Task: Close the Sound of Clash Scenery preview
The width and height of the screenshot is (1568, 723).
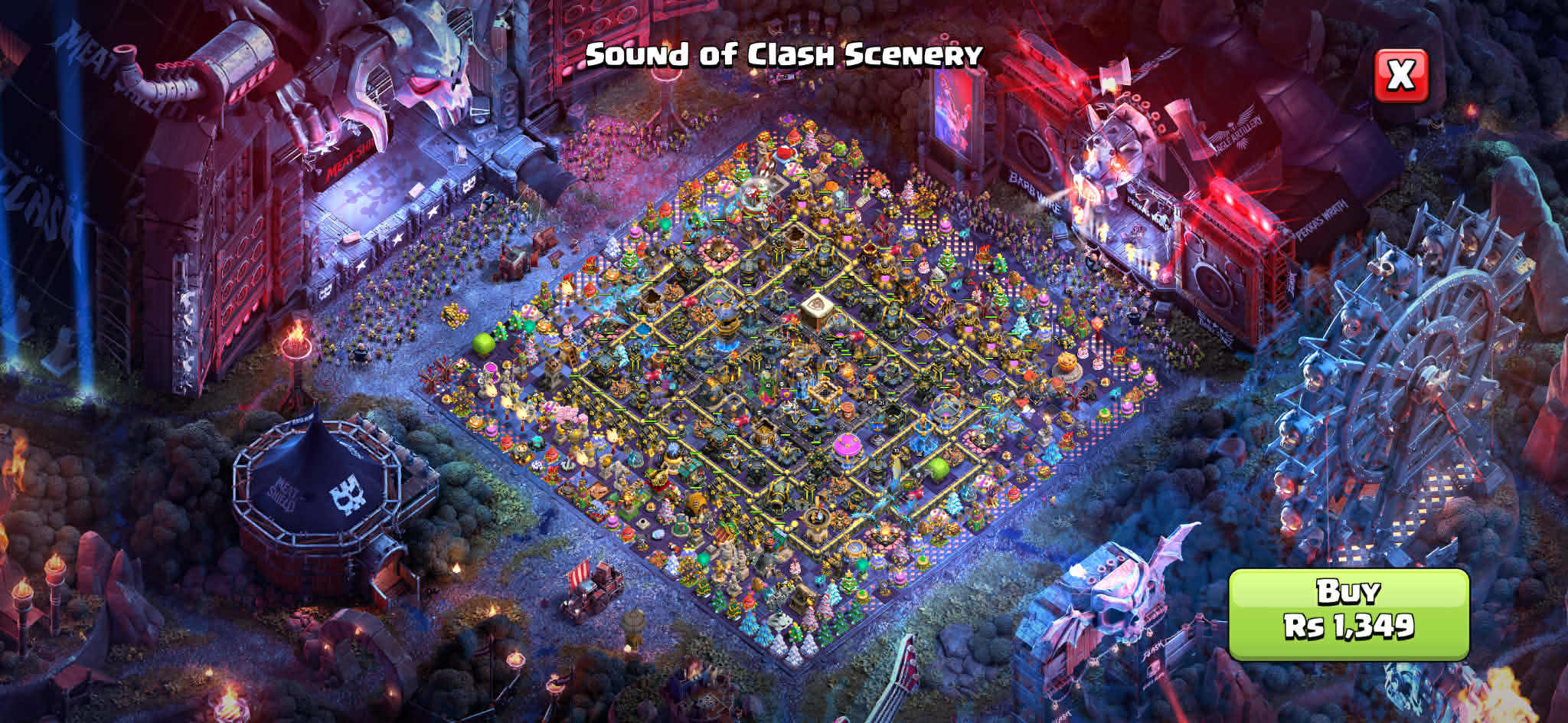Action: (1401, 76)
